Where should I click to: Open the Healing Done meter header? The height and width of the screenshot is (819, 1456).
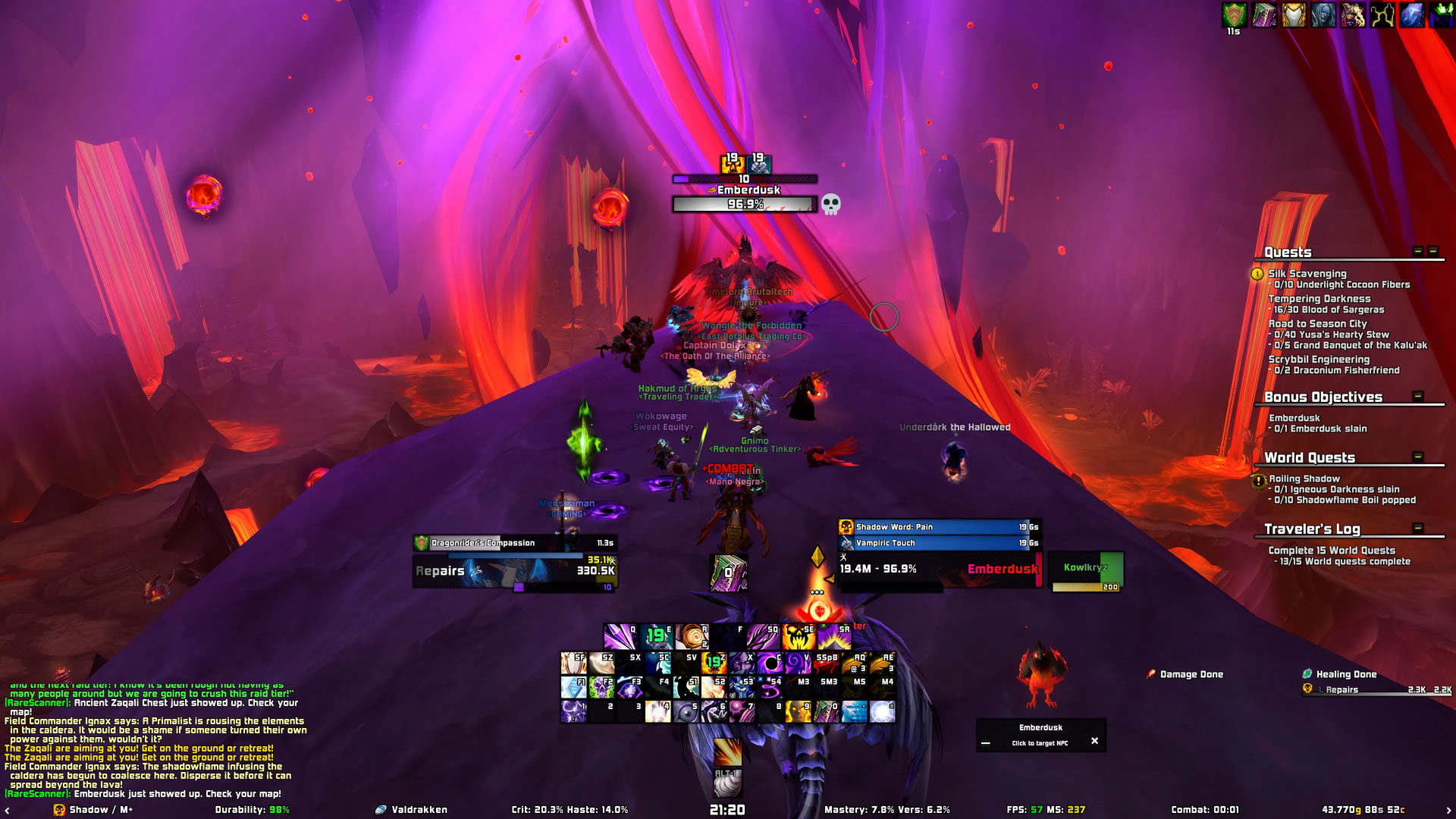click(1346, 674)
